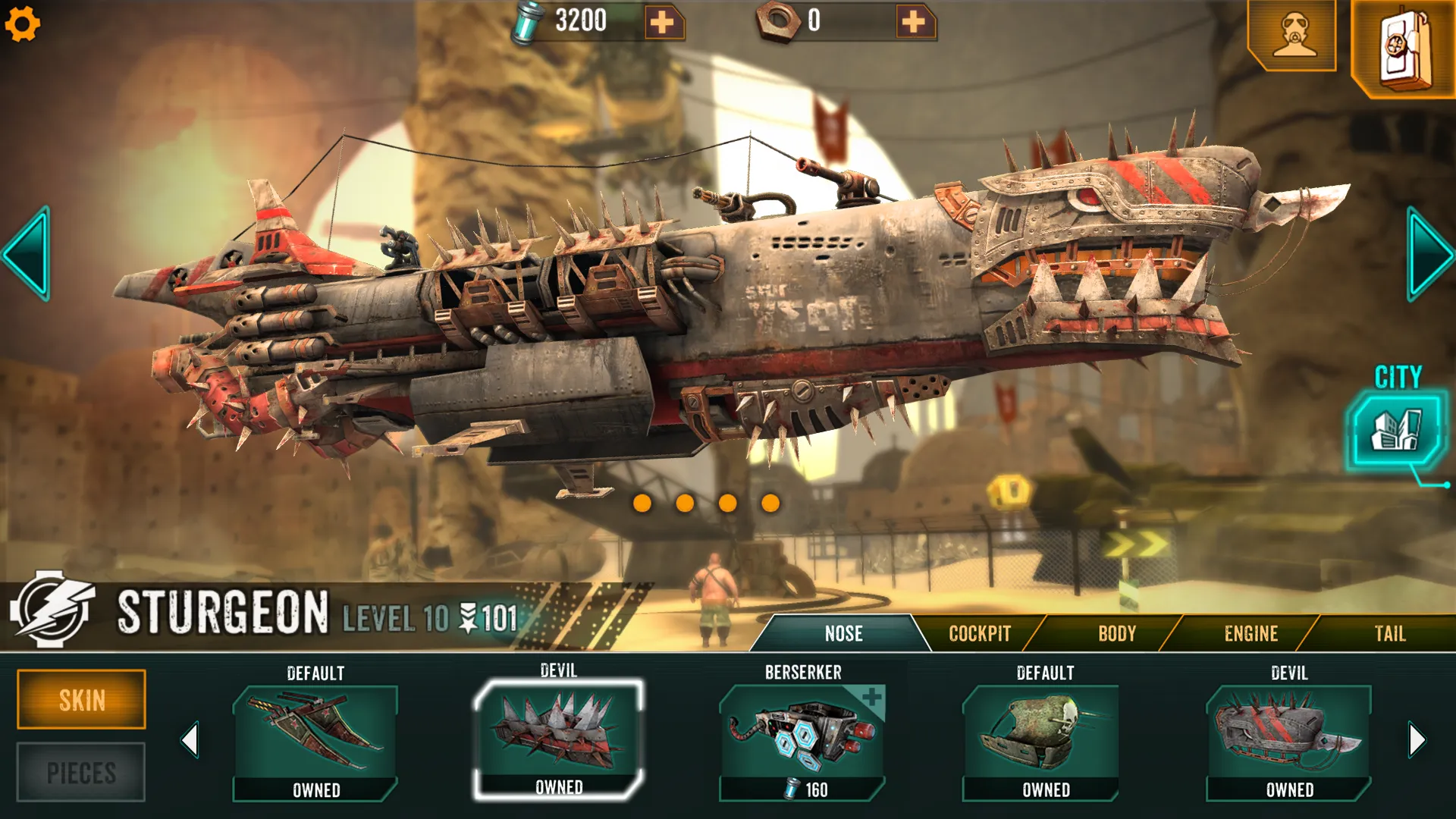
Task: Go to the City
Action: click(x=1397, y=429)
